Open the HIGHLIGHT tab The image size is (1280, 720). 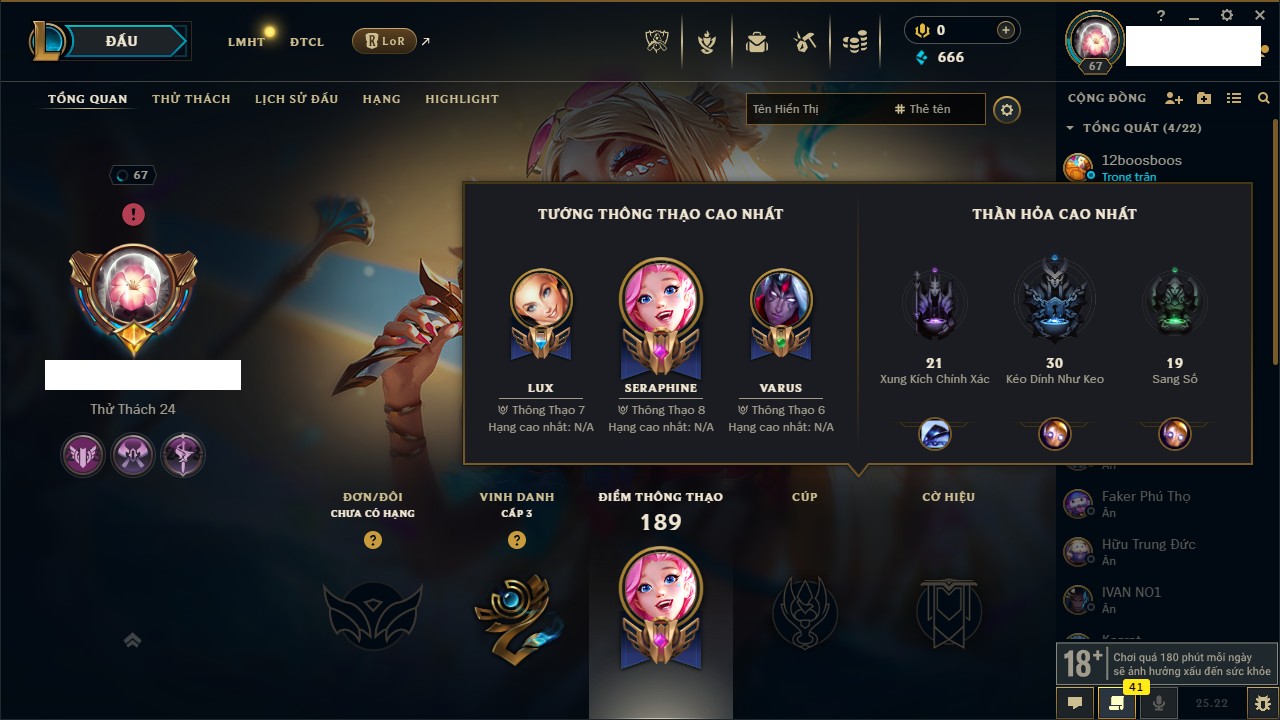tap(461, 99)
